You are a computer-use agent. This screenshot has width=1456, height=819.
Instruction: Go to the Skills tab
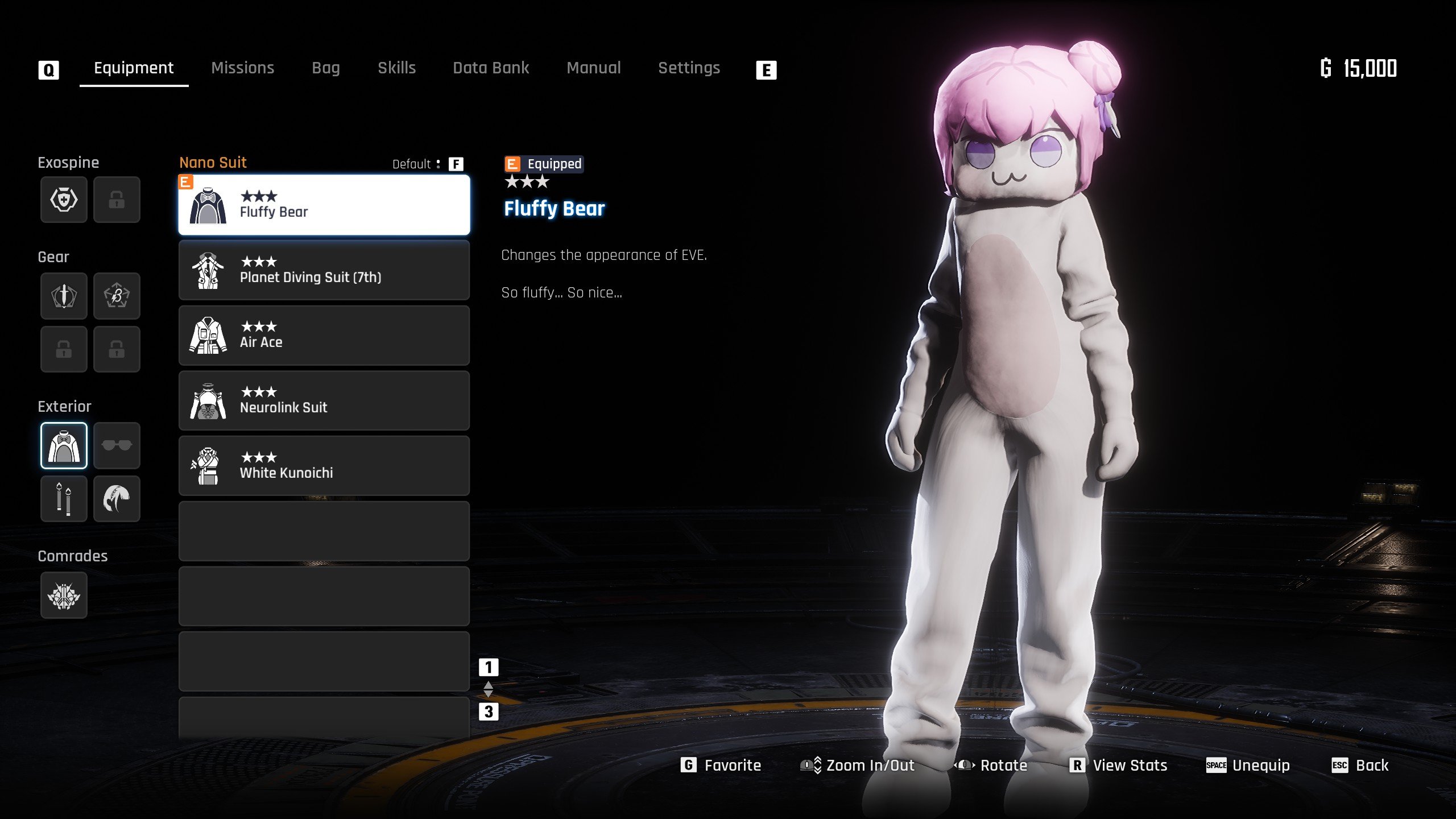tap(396, 68)
